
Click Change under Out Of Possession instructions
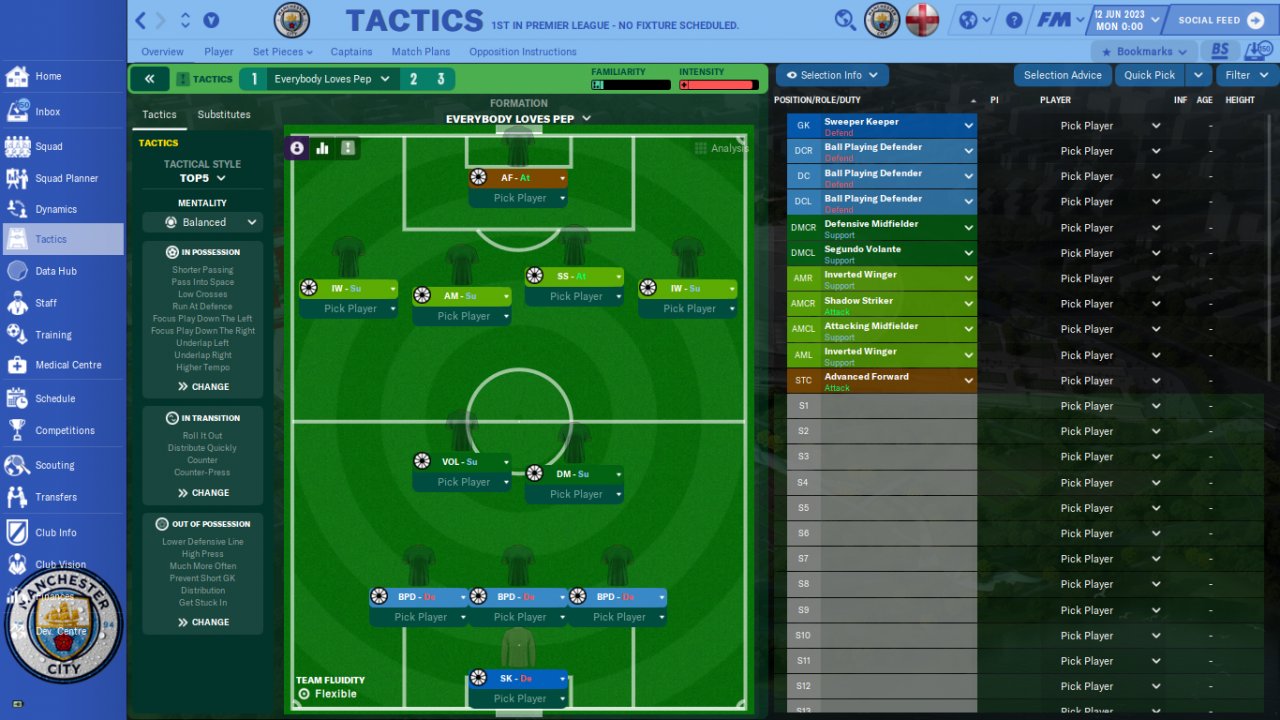[x=203, y=622]
